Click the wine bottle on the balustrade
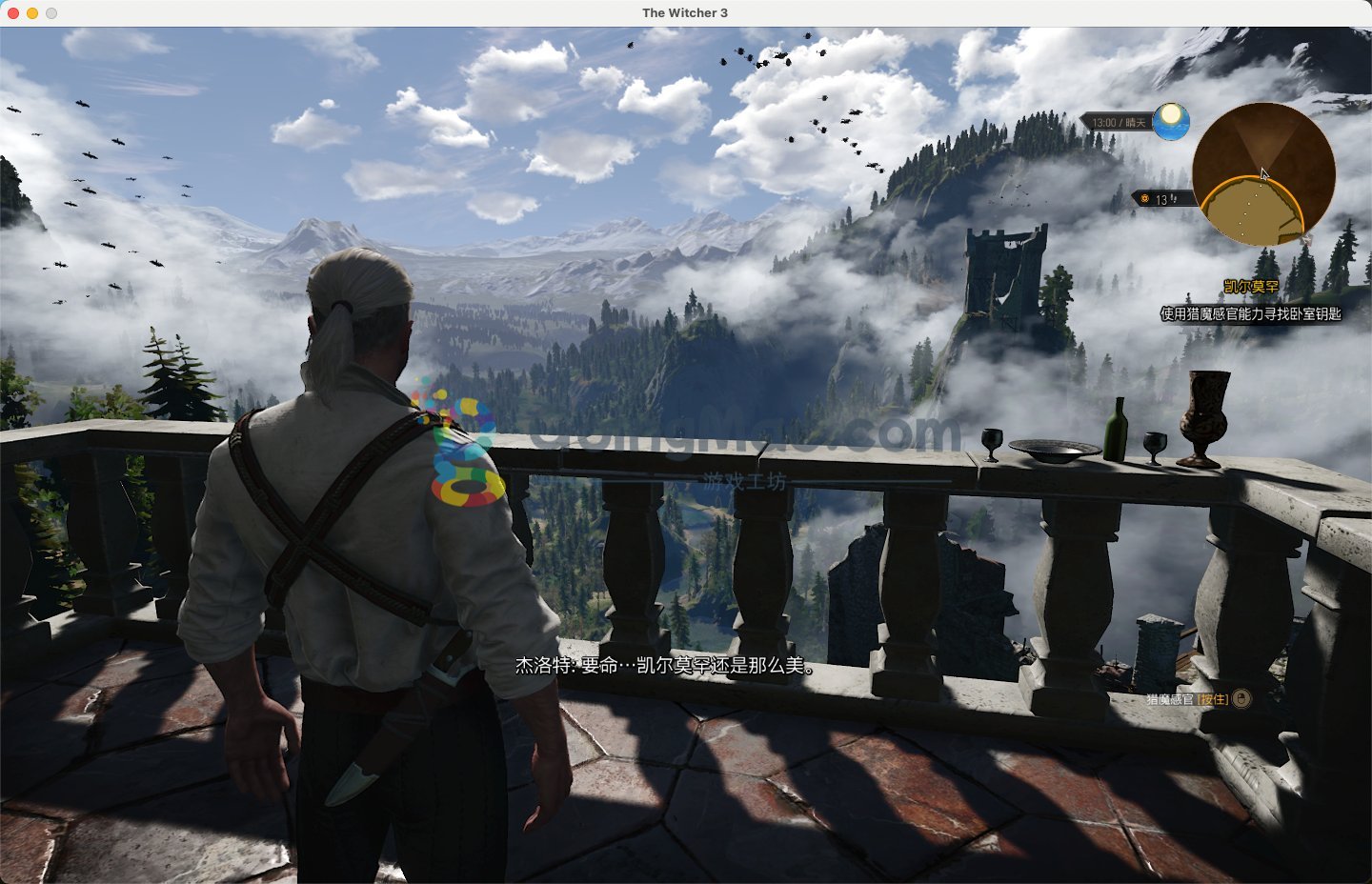This screenshot has width=1372, height=884. pos(1116,429)
